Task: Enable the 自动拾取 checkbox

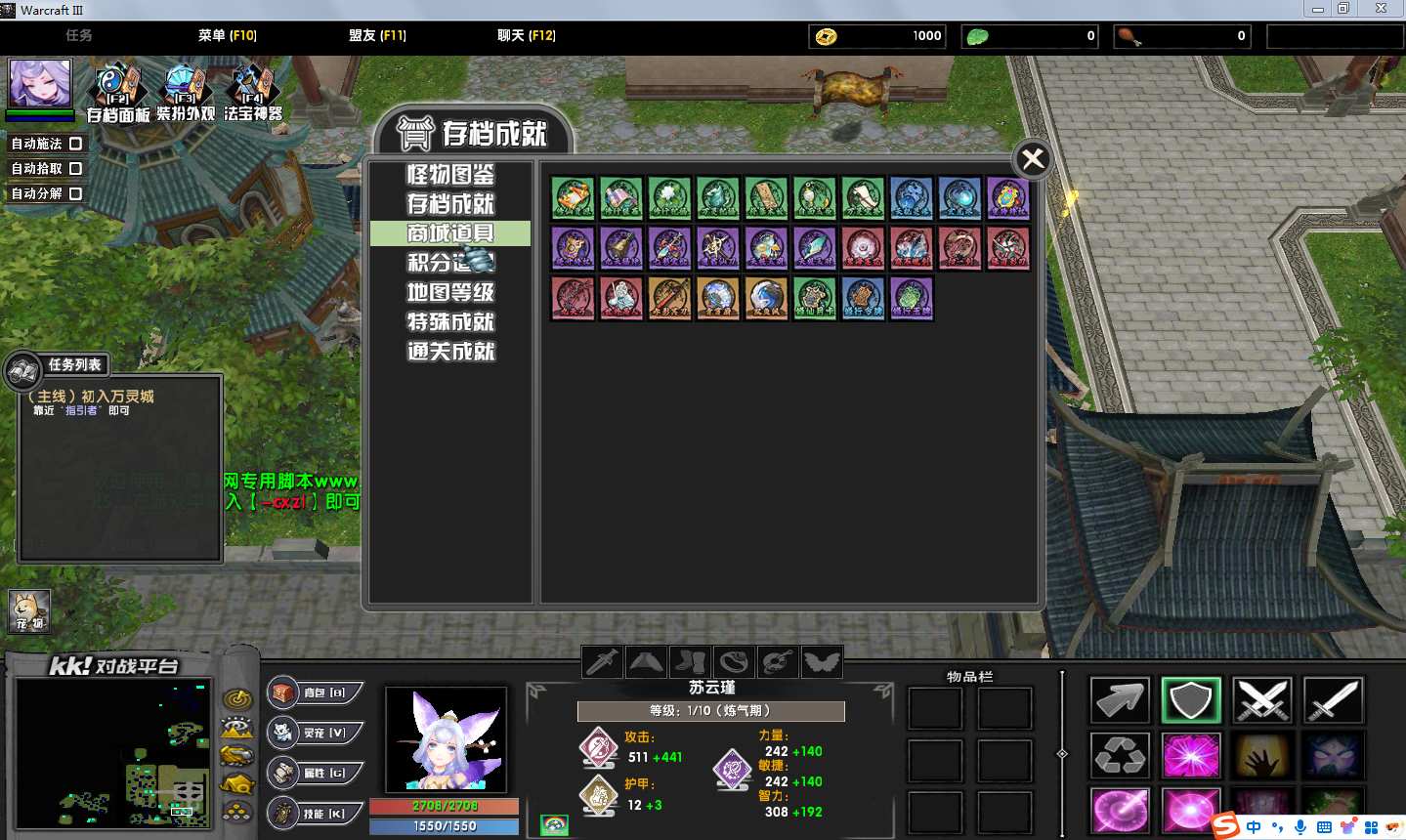Action: [75, 169]
